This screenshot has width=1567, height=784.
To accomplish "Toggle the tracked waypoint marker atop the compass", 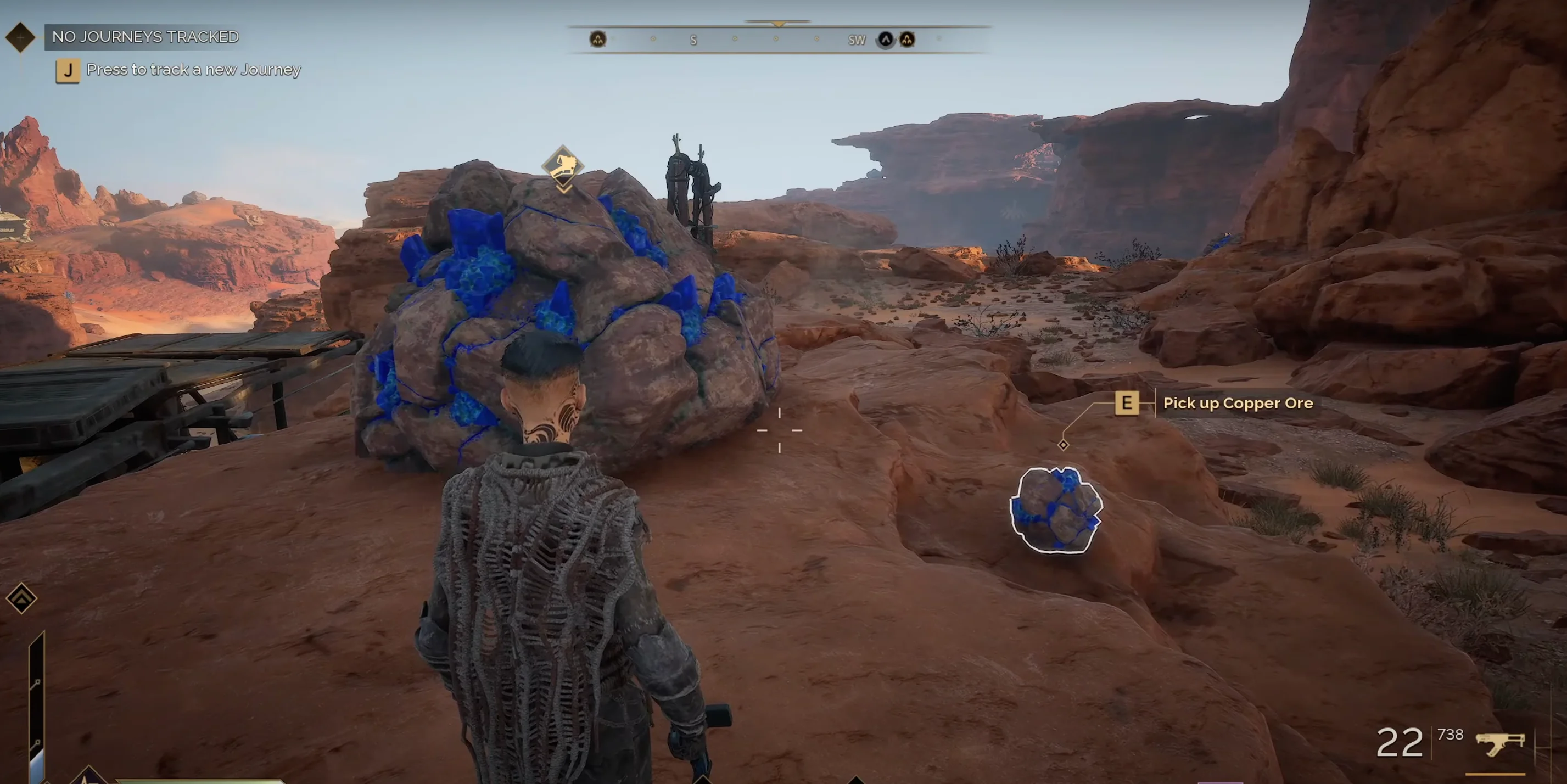I will [x=778, y=22].
